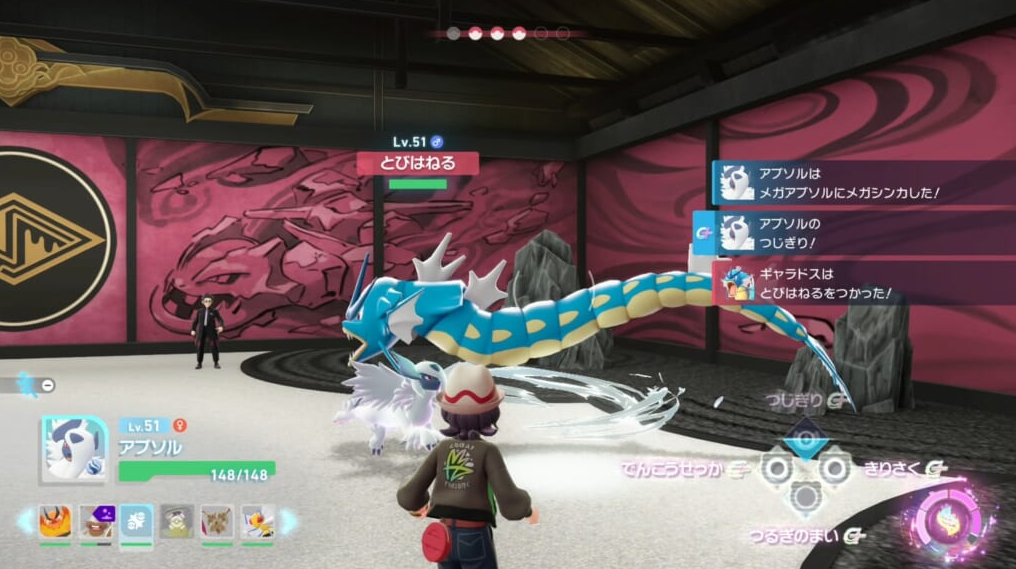Switch to the yellow bee party Pokémon
Viewport: 1016px width, 569px height.
(257, 521)
